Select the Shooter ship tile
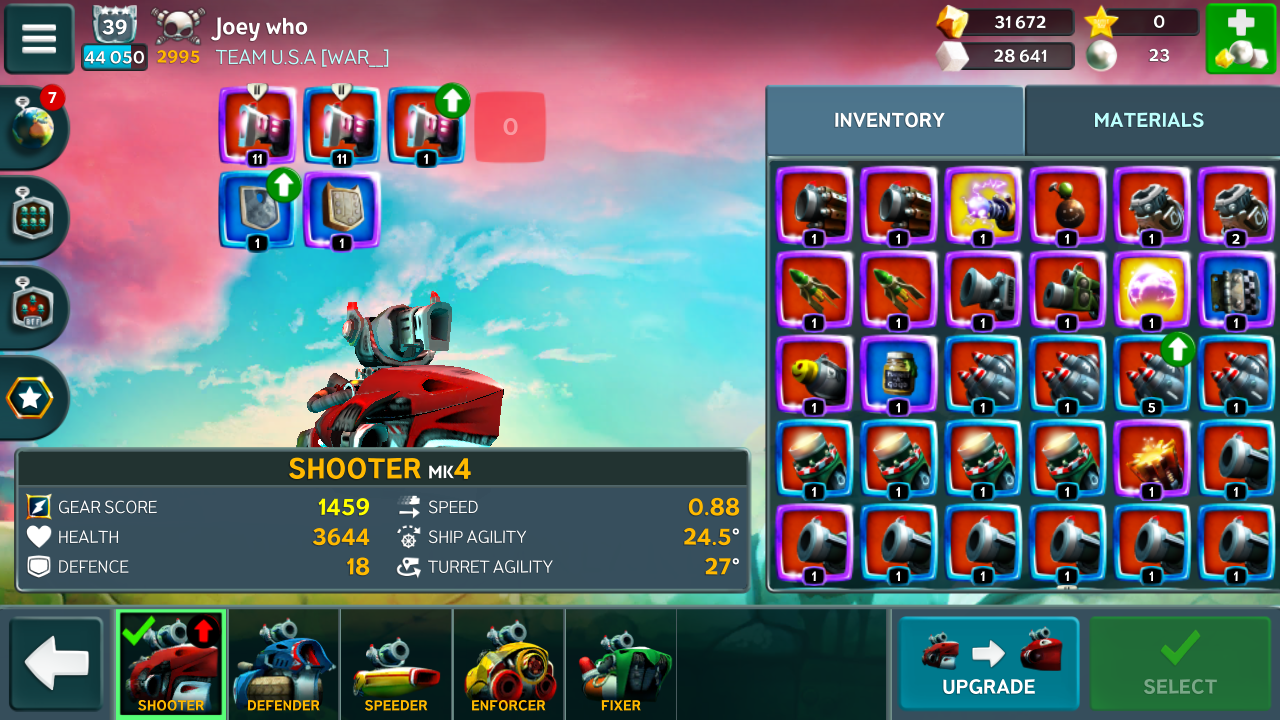 (171, 664)
